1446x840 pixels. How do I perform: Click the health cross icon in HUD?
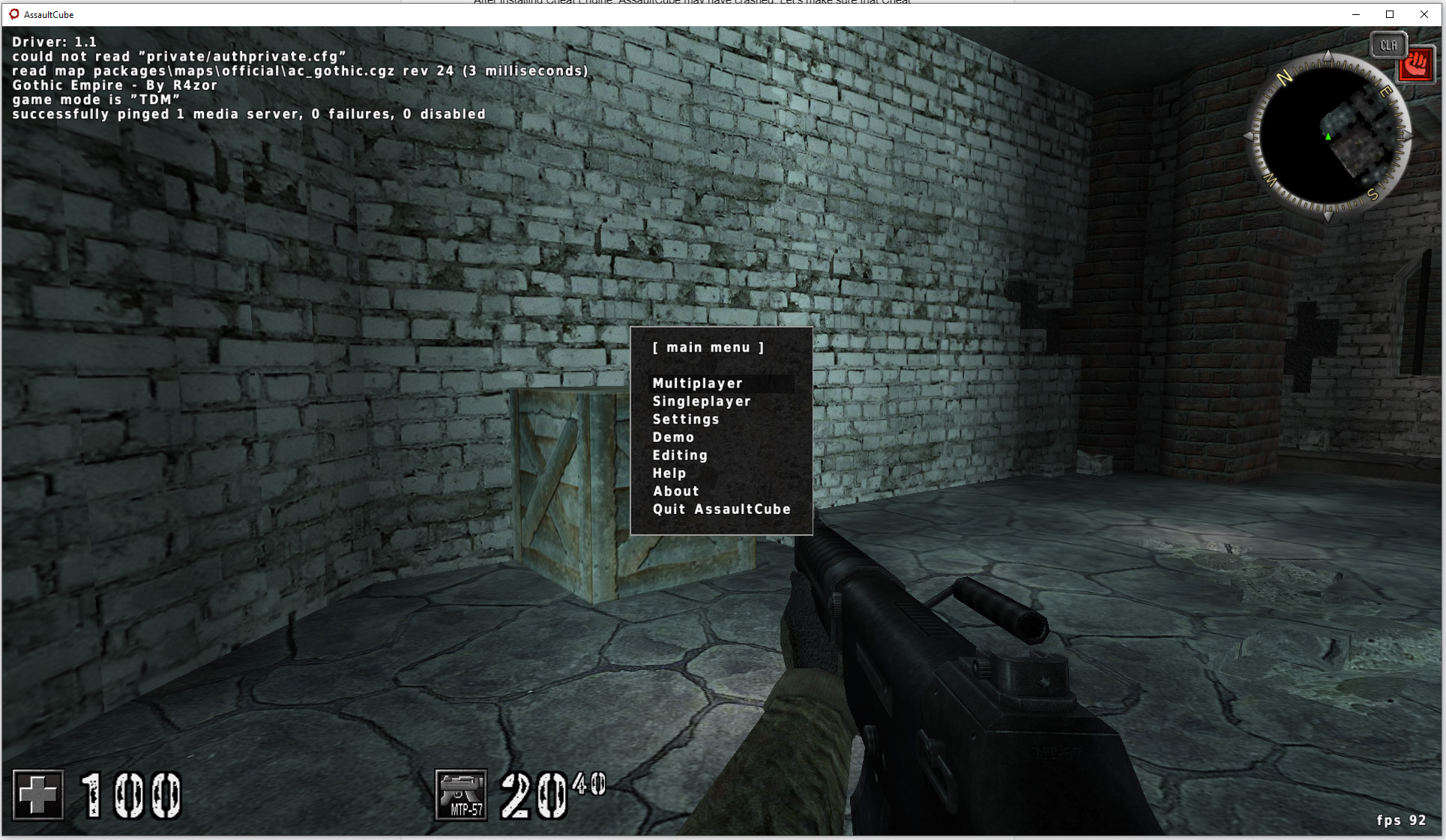click(x=38, y=795)
